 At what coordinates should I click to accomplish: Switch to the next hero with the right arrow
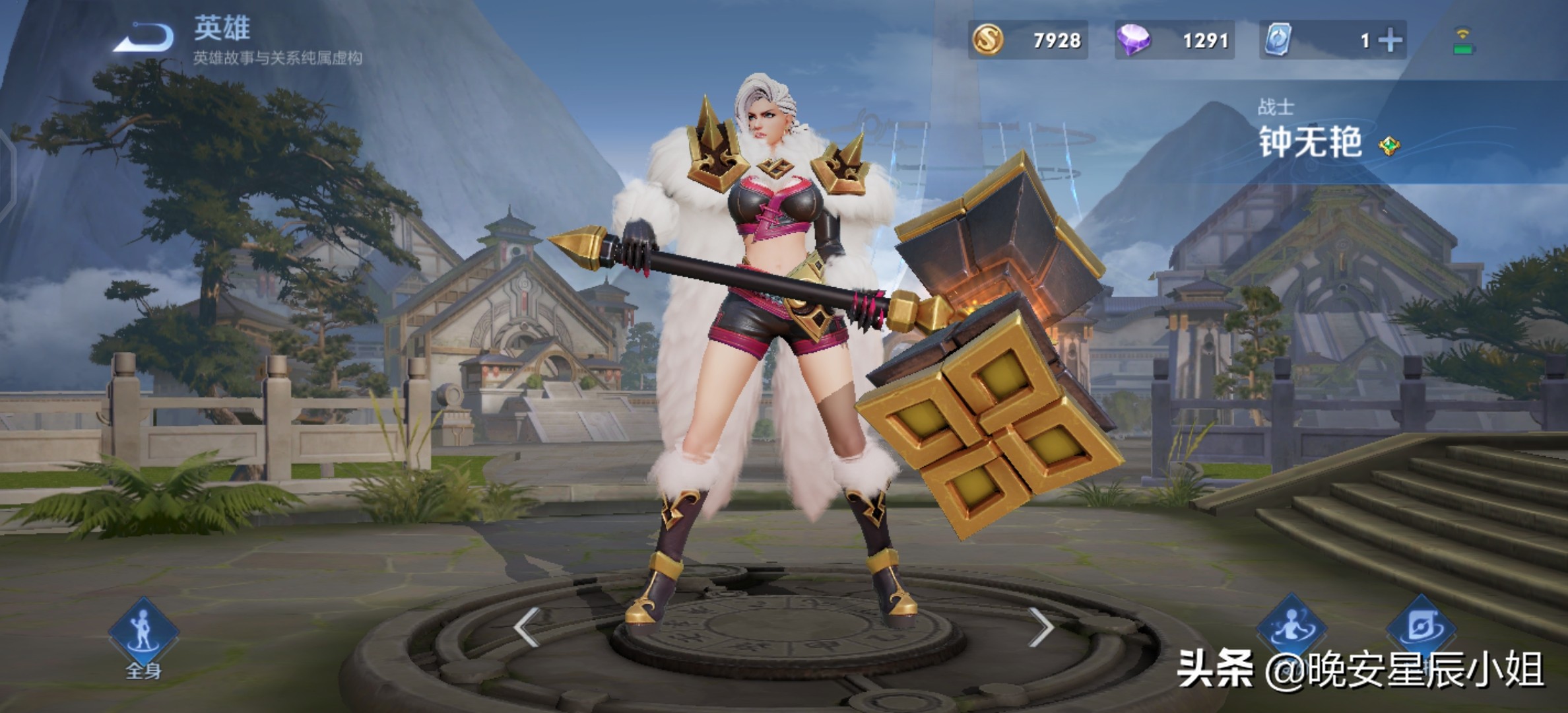point(1041,627)
